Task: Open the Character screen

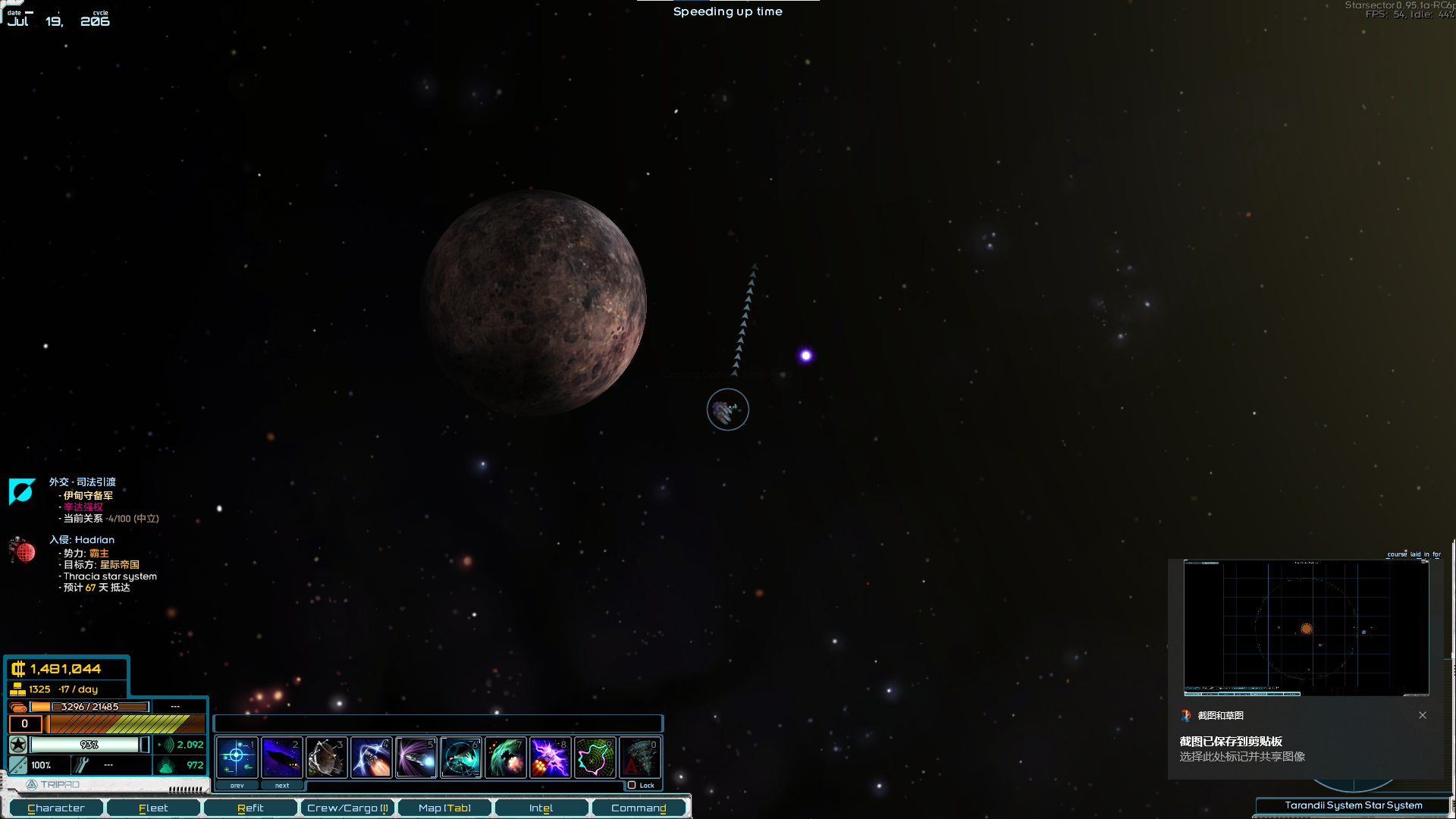Action: click(x=56, y=808)
